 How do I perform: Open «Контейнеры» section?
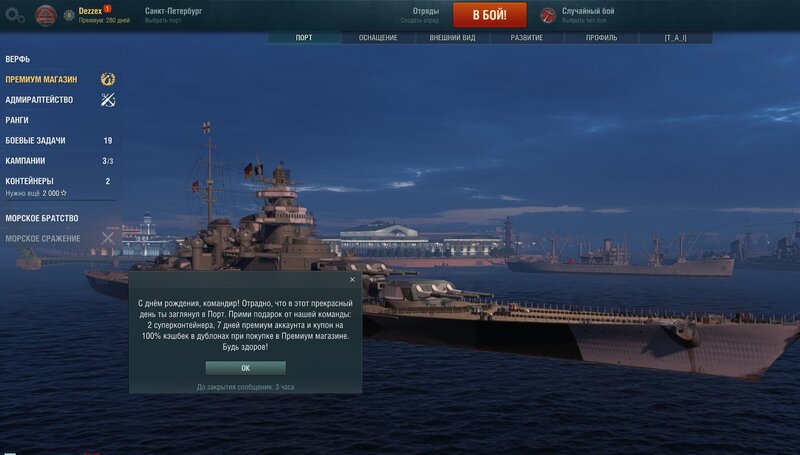point(30,181)
